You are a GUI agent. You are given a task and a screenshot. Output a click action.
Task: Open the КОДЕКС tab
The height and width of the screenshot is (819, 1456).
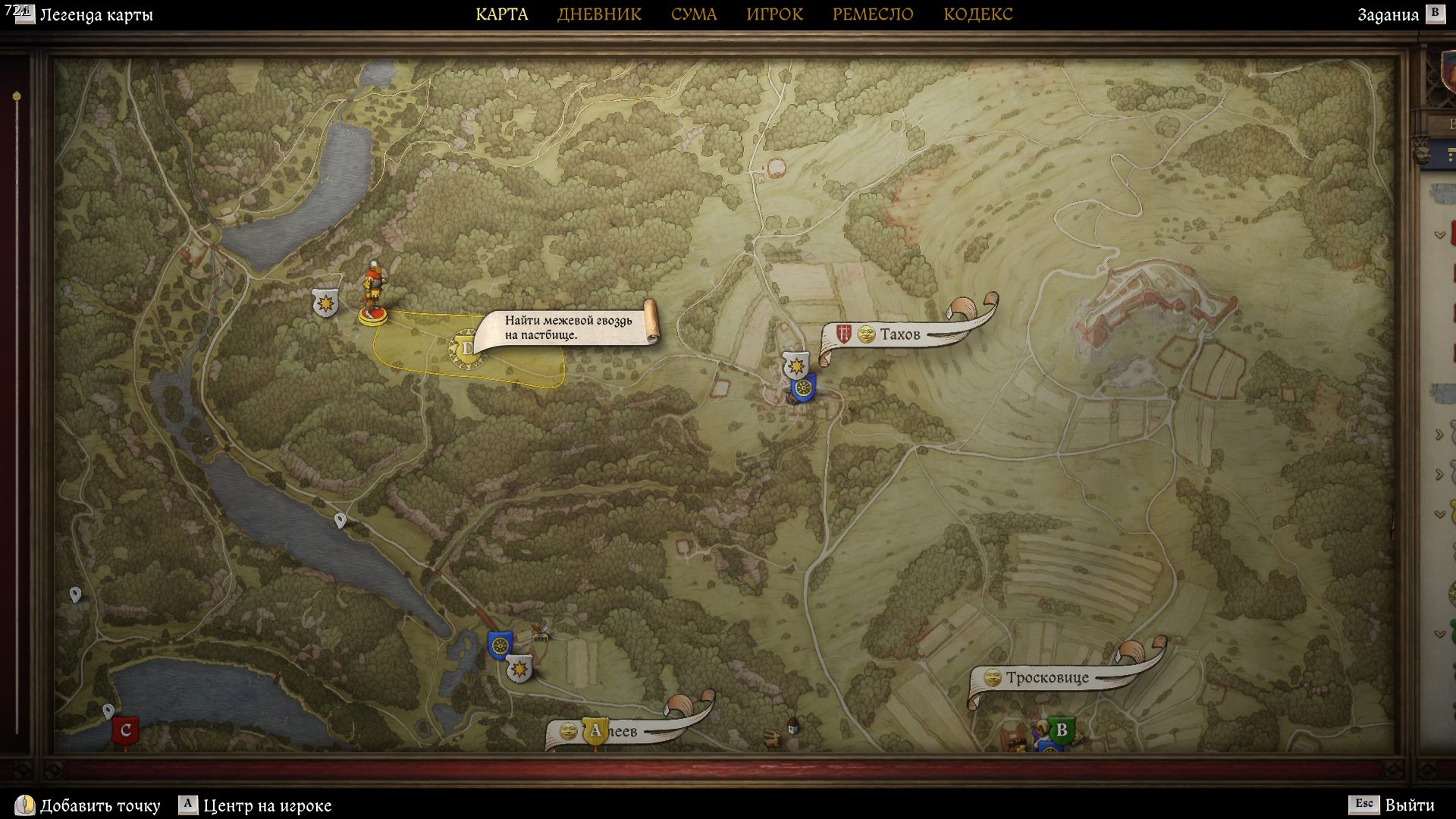(x=977, y=14)
